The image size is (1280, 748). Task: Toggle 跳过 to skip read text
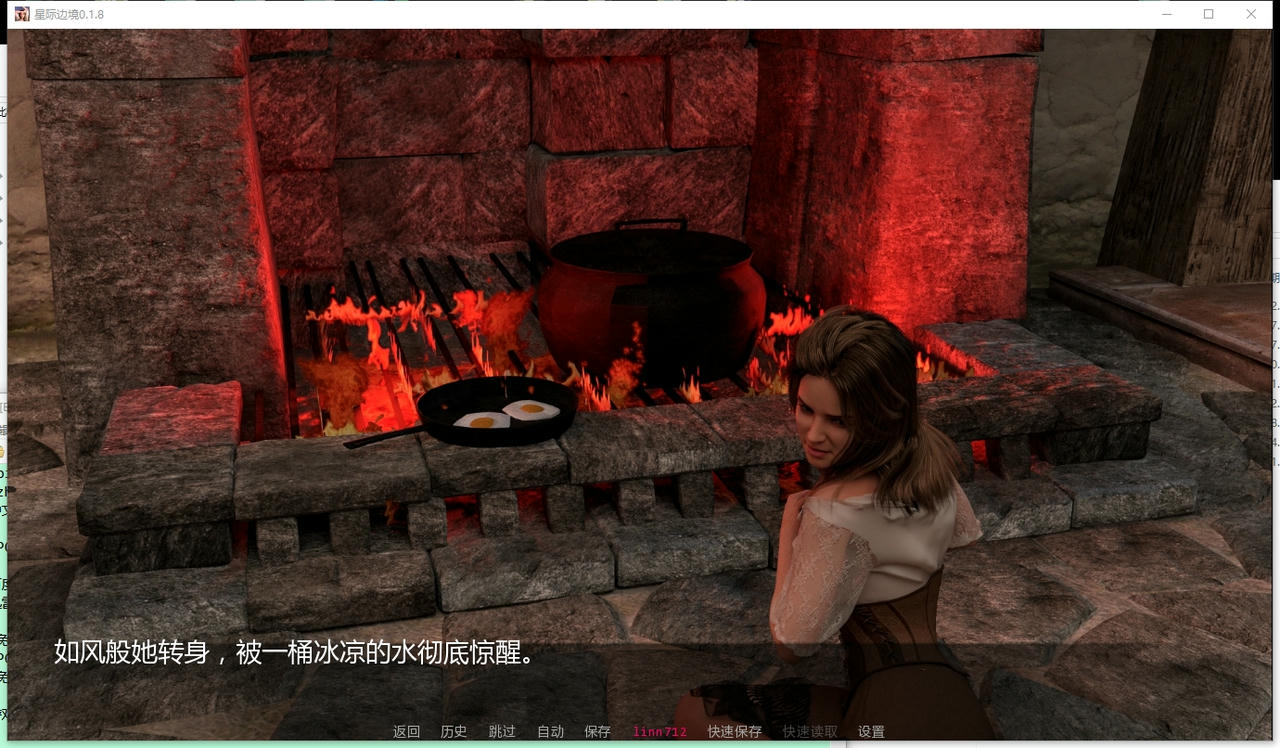click(x=502, y=731)
